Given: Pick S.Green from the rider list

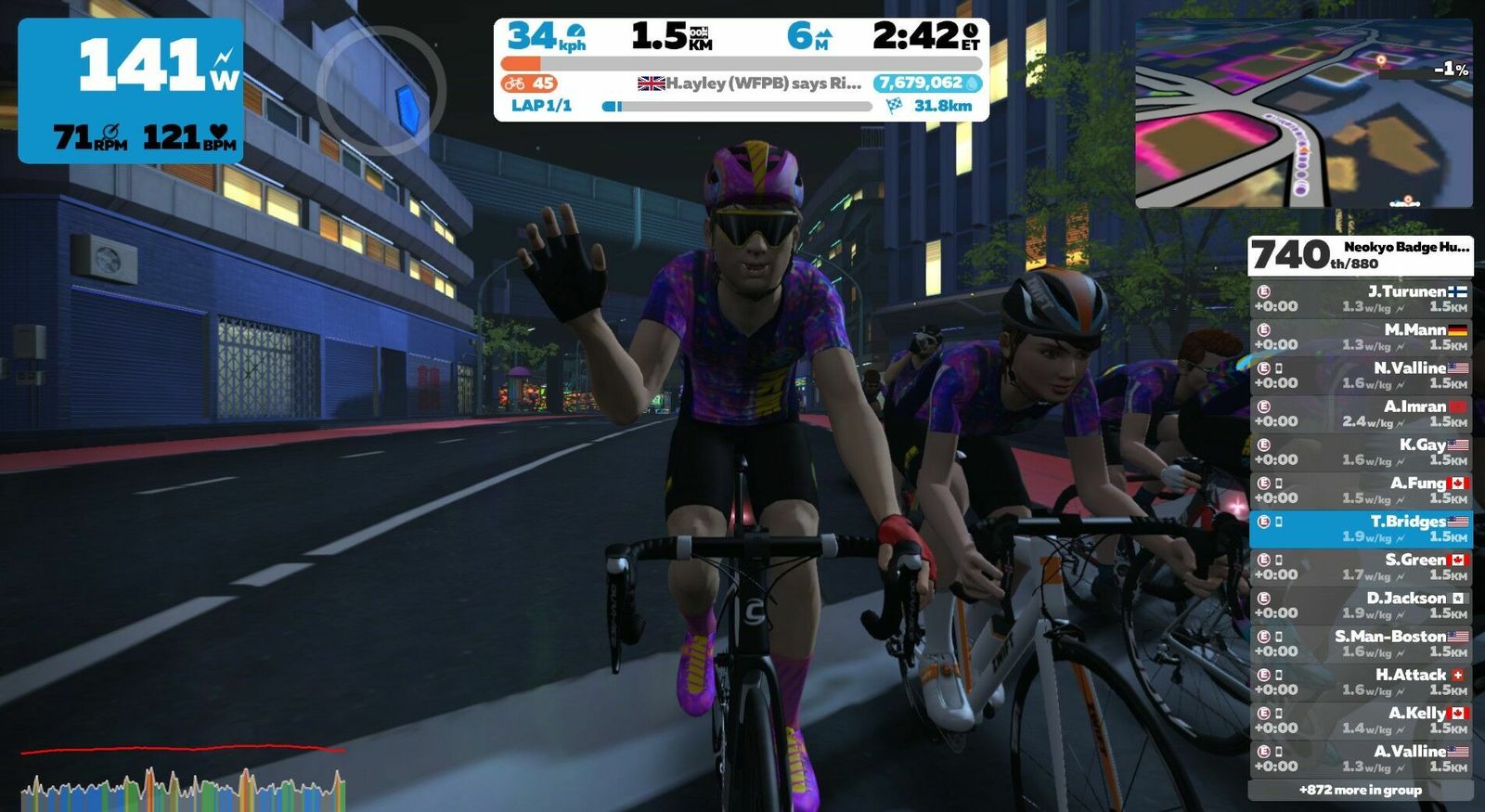Looking at the screenshot, I should click(1360, 567).
